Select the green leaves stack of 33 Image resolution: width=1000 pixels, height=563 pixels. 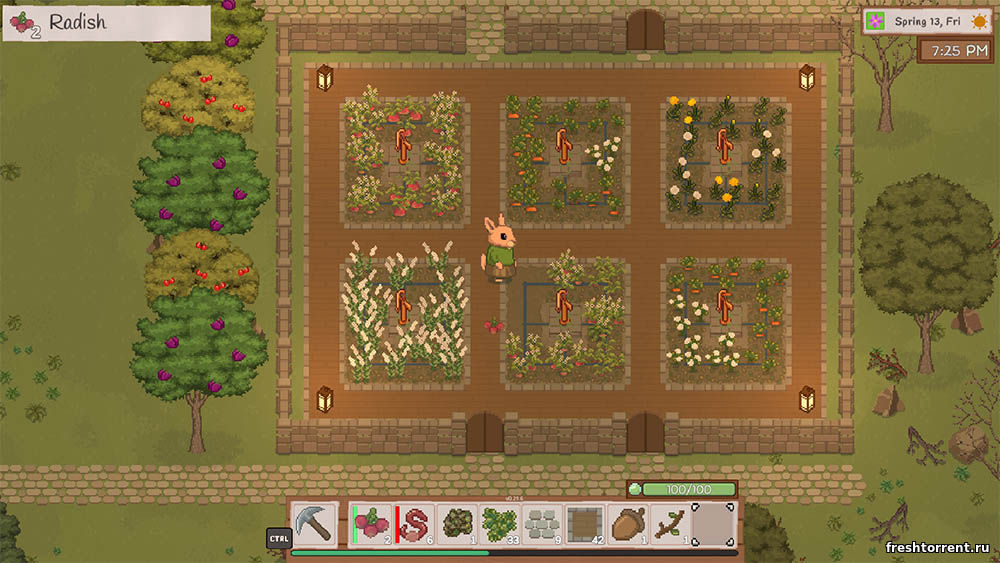coord(499,524)
